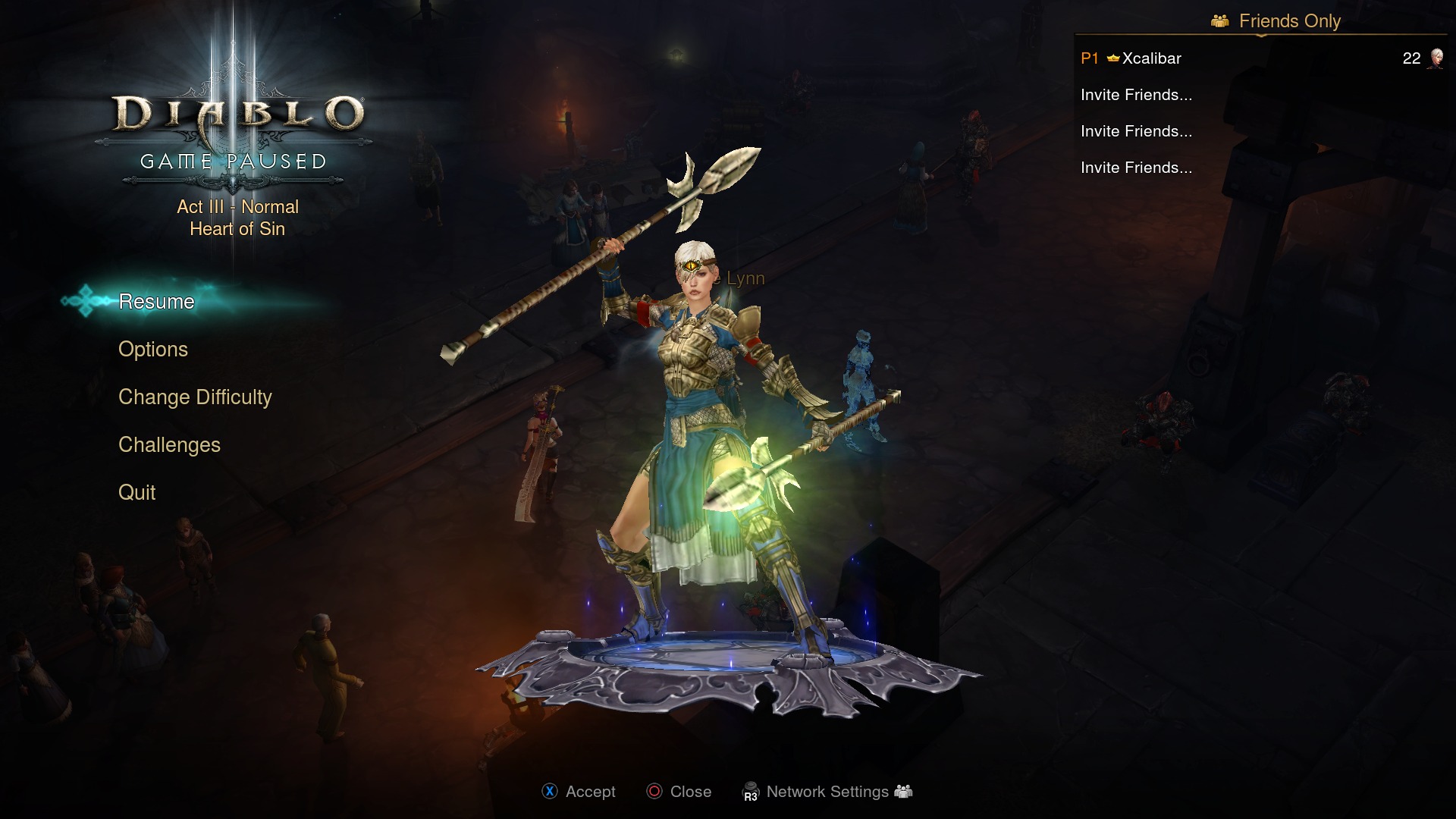Viewport: 1456px width, 819px height.
Task: Quit the game
Action: pyautogui.click(x=137, y=493)
